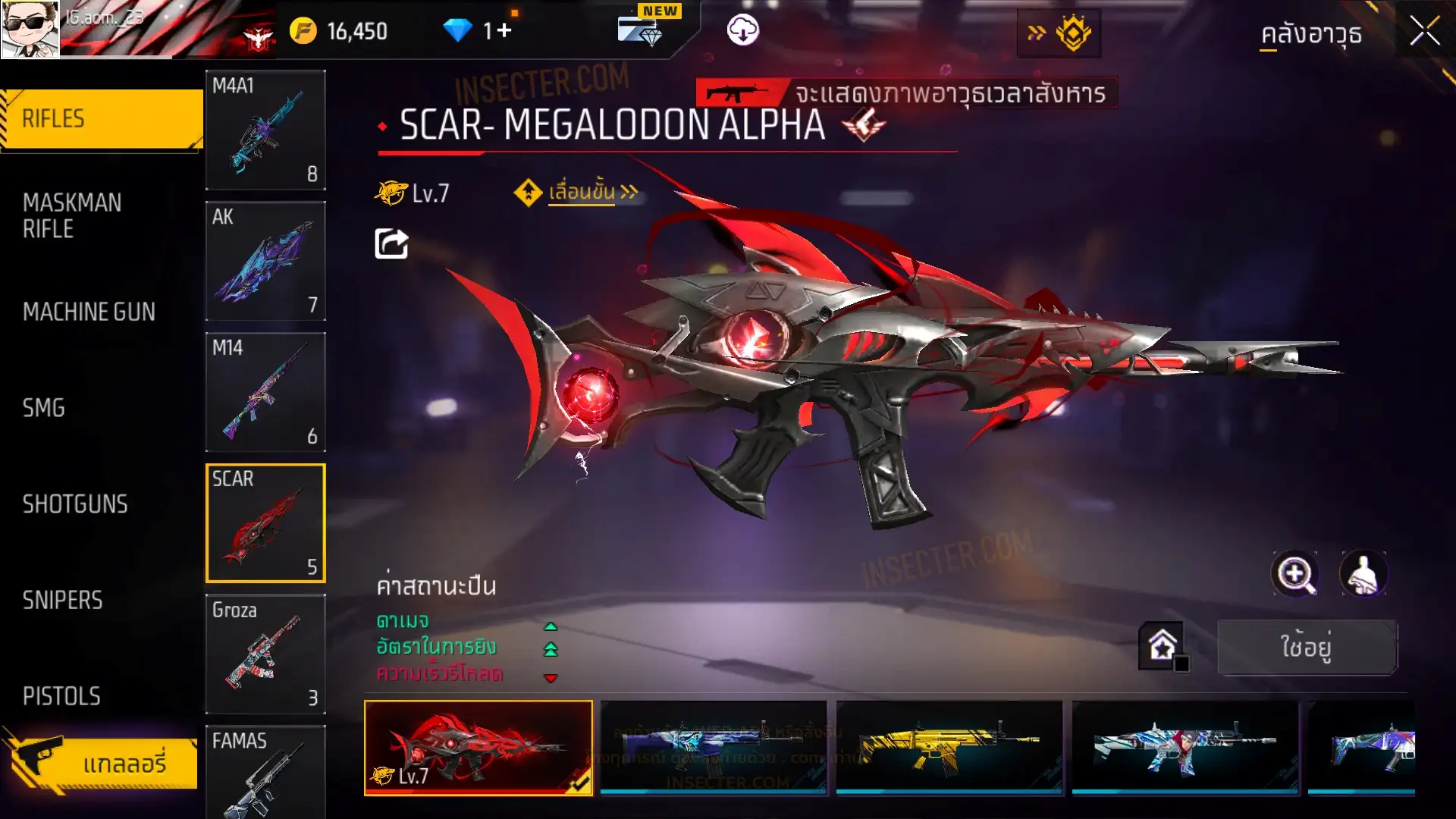This screenshot has width=1456, height=819.
Task: Click the cloud download icon
Action: [742, 31]
